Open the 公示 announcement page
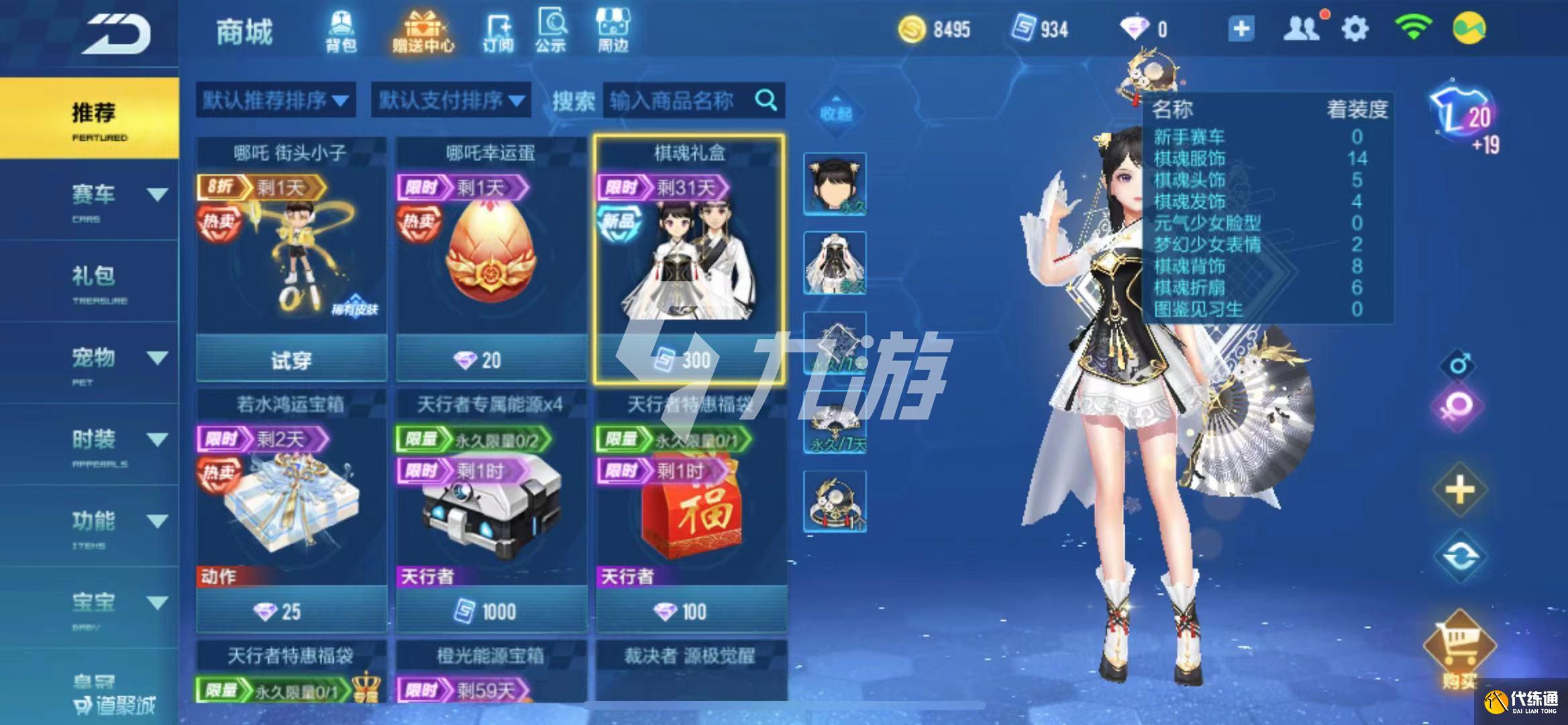1568x725 pixels. (x=551, y=32)
